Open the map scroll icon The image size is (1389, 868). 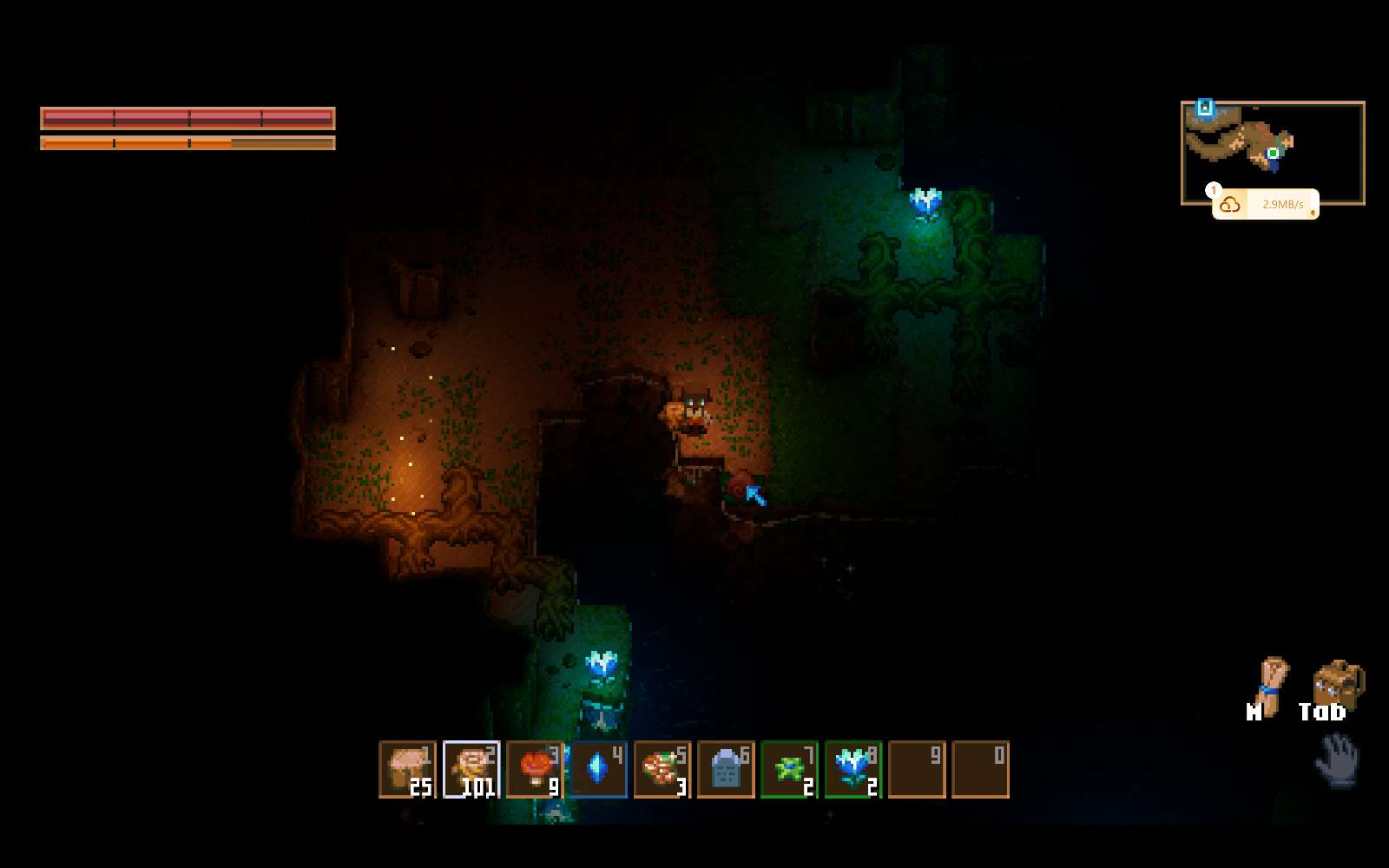[x=1270, y=687]
